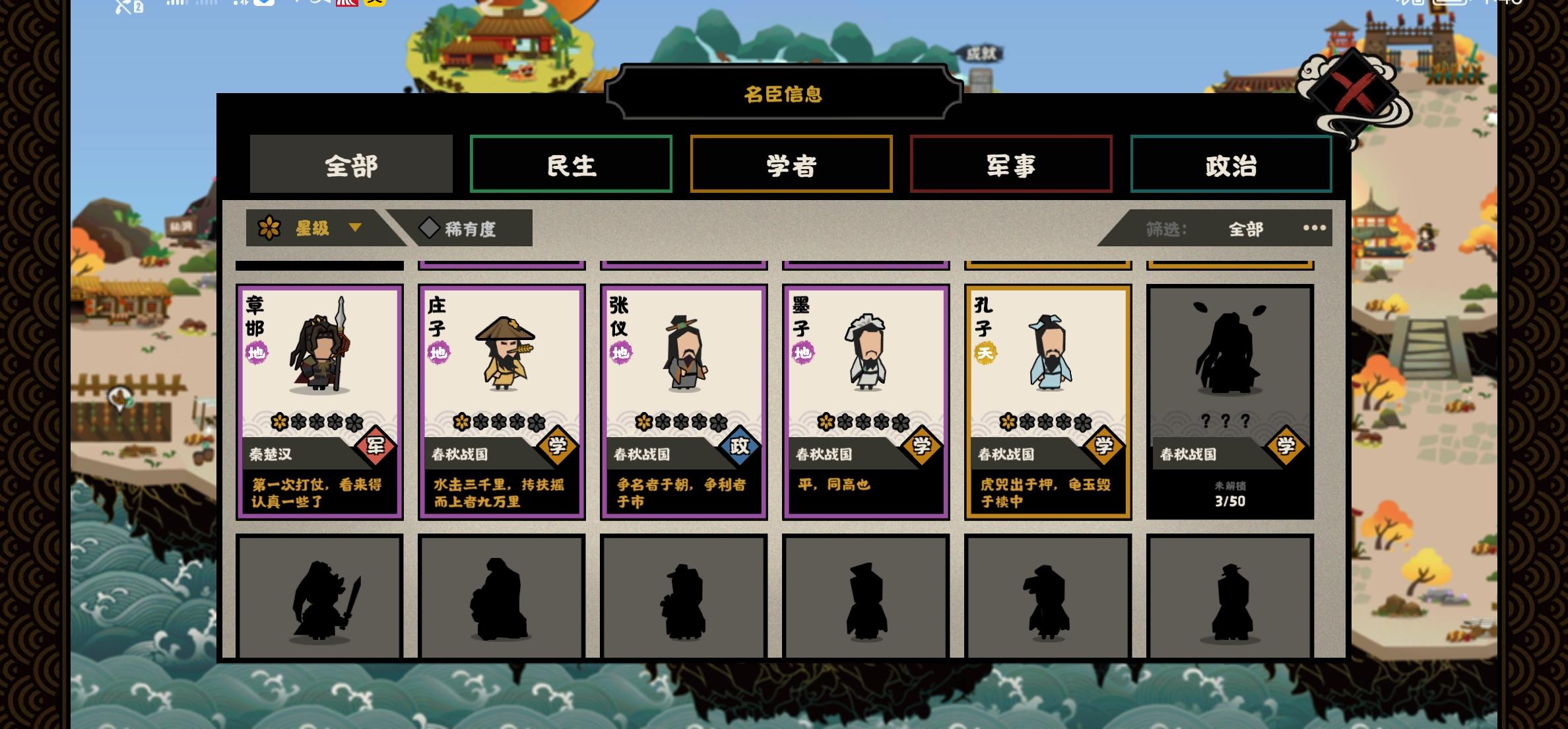Switch to the 军事 category tab

point(1011,165)
